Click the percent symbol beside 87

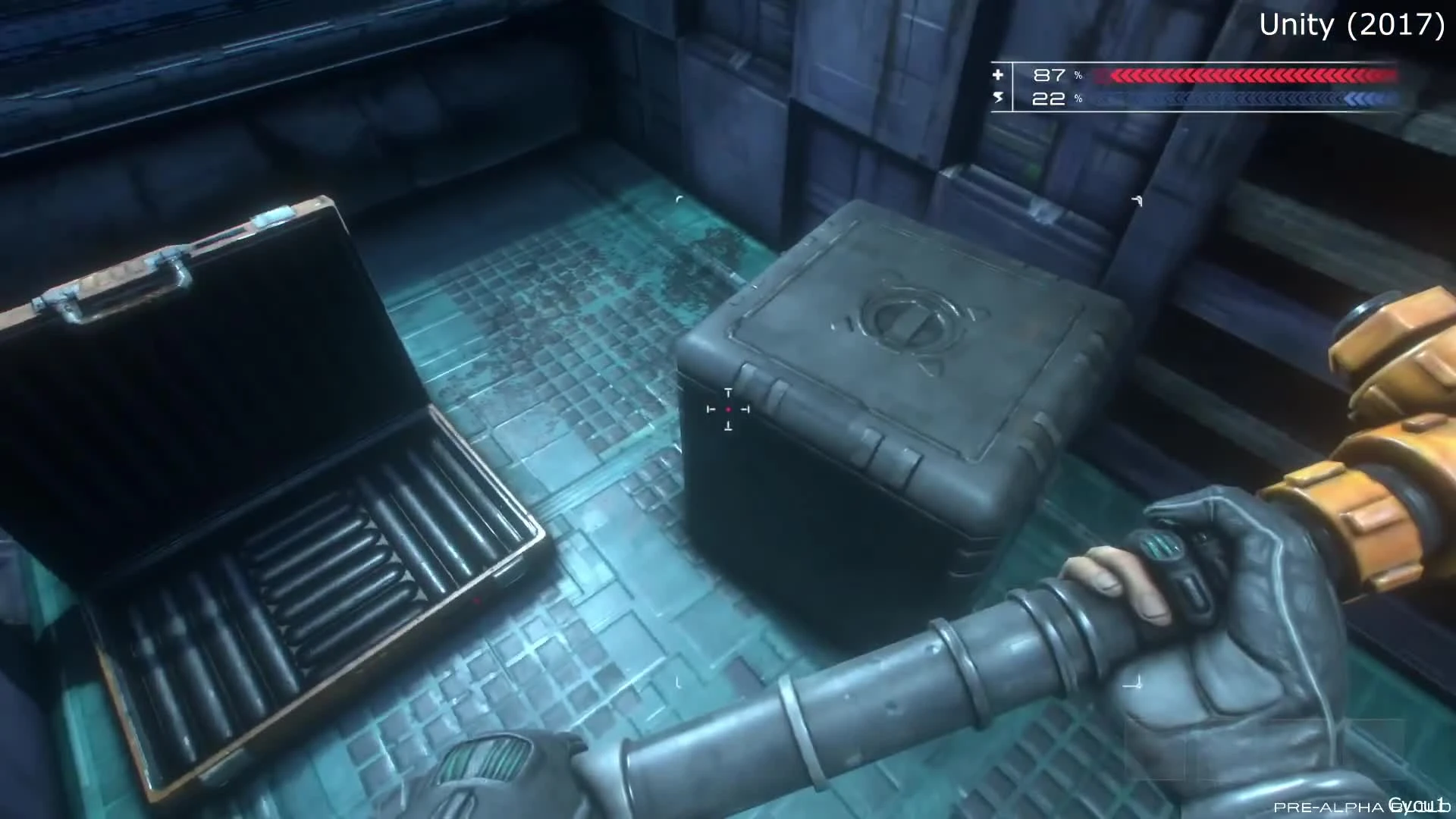[1077, 75]
